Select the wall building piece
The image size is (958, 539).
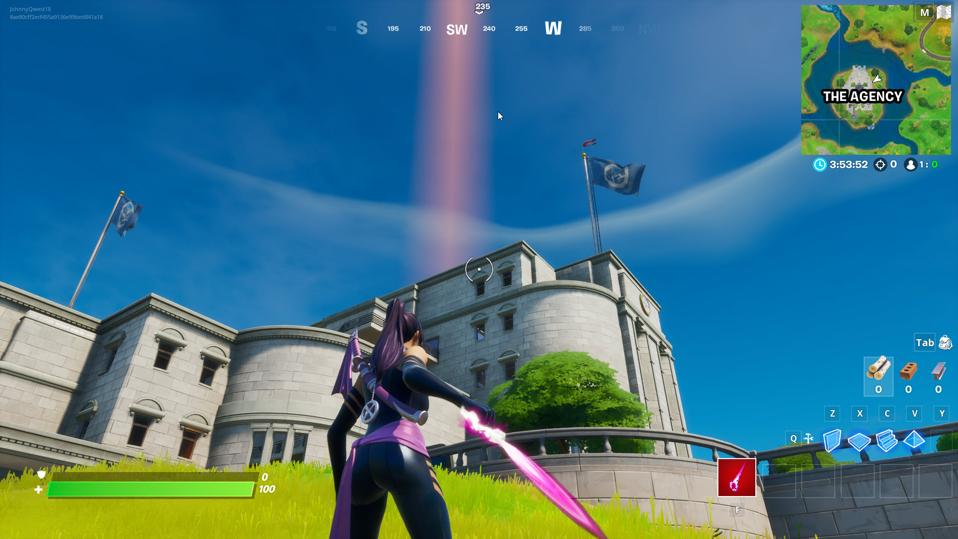tap(832, 440)
